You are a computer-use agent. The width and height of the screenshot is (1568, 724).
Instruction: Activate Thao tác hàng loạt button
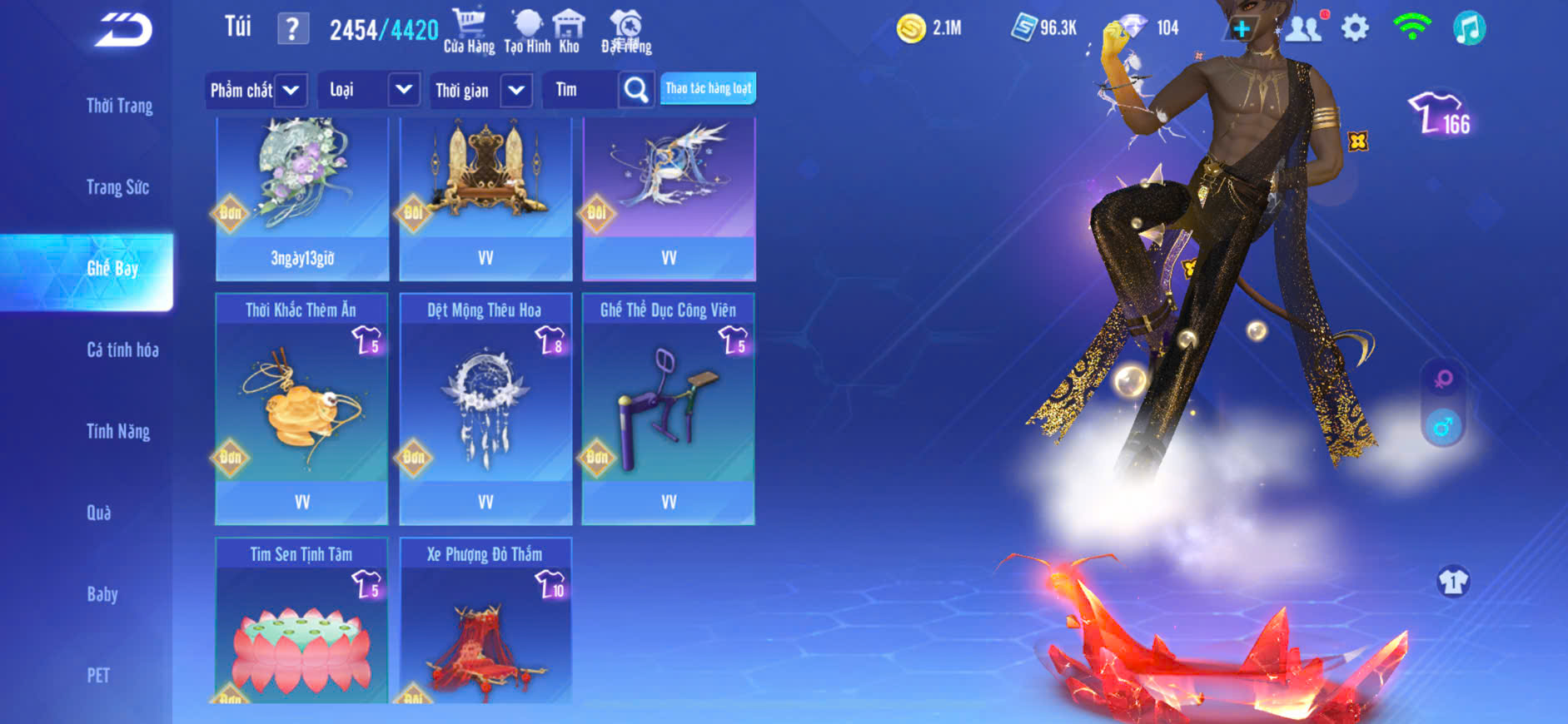708,88
